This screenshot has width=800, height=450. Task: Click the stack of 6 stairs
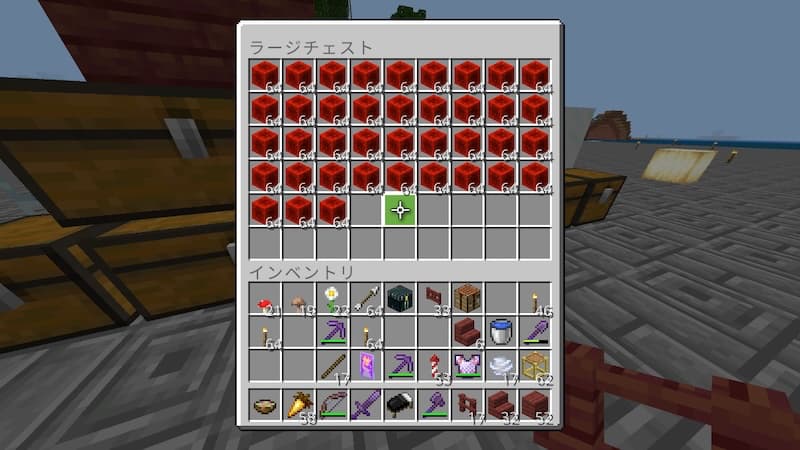click(x=468, y=331)
